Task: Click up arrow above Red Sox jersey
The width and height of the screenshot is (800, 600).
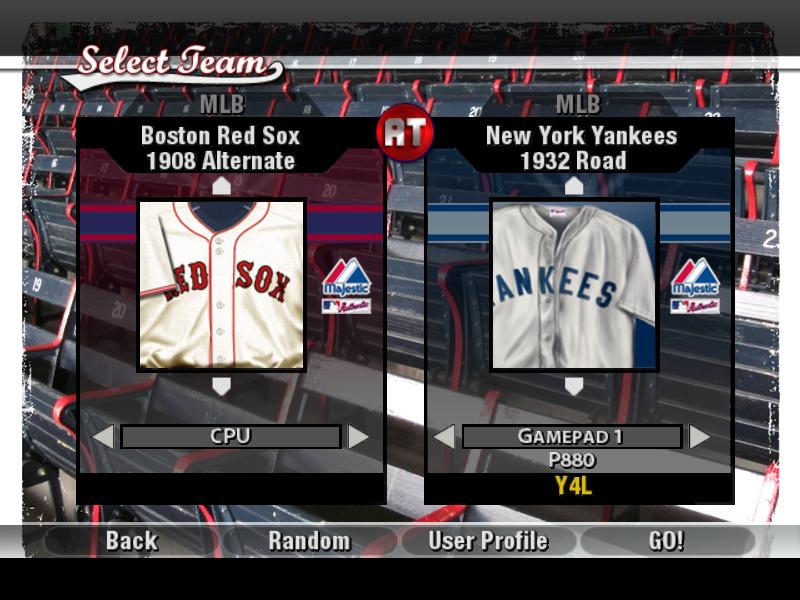Action: (222, 186)
